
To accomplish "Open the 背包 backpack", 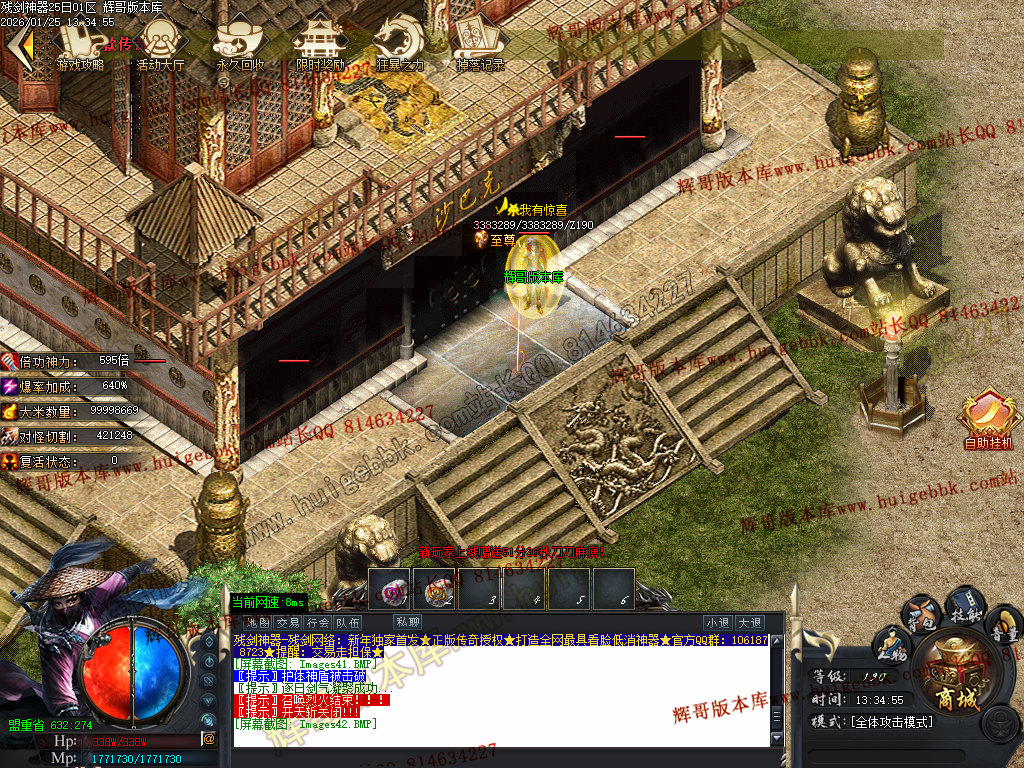I will coord(920,613).
